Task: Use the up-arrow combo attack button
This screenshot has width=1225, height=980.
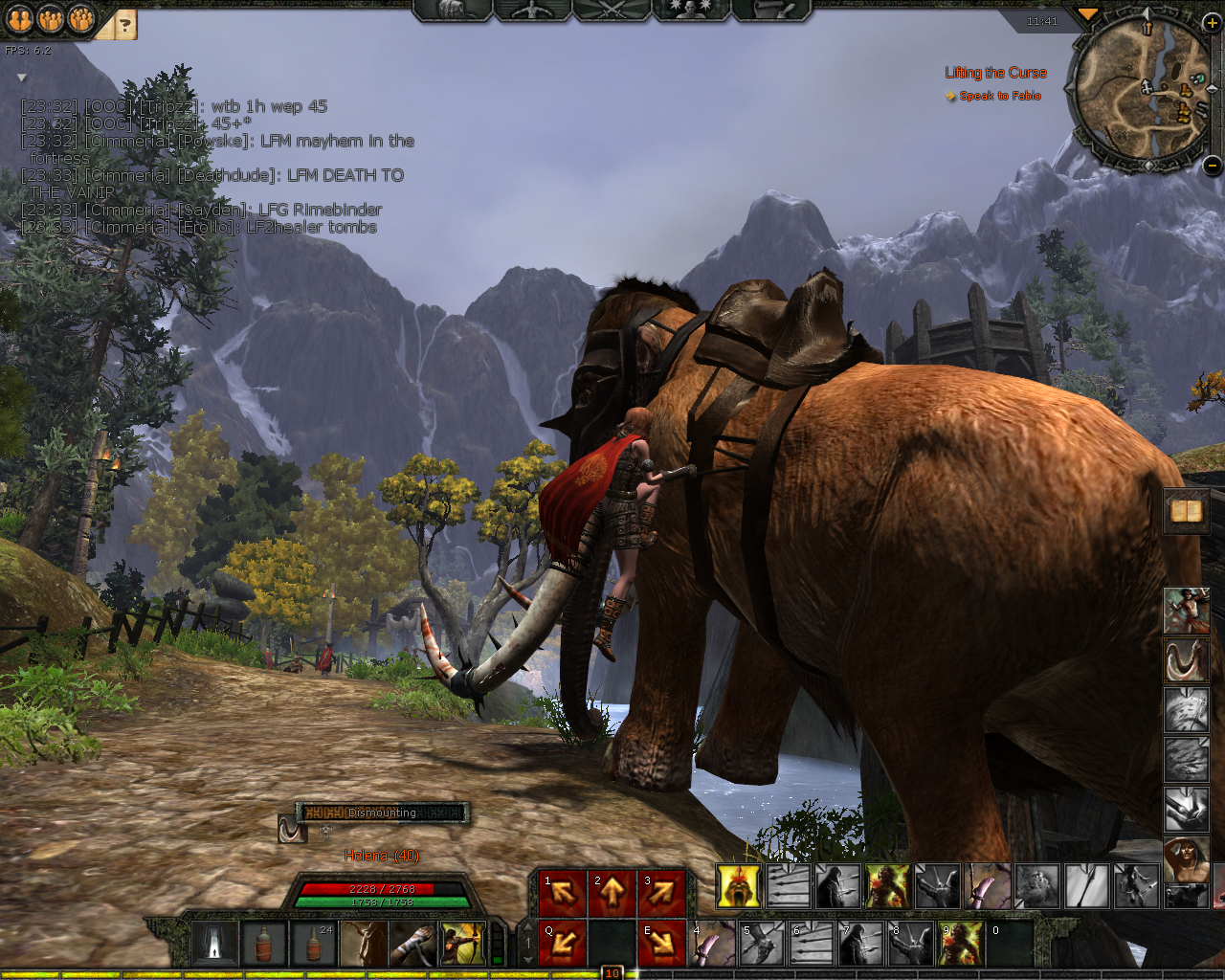Action: (612, 893)
